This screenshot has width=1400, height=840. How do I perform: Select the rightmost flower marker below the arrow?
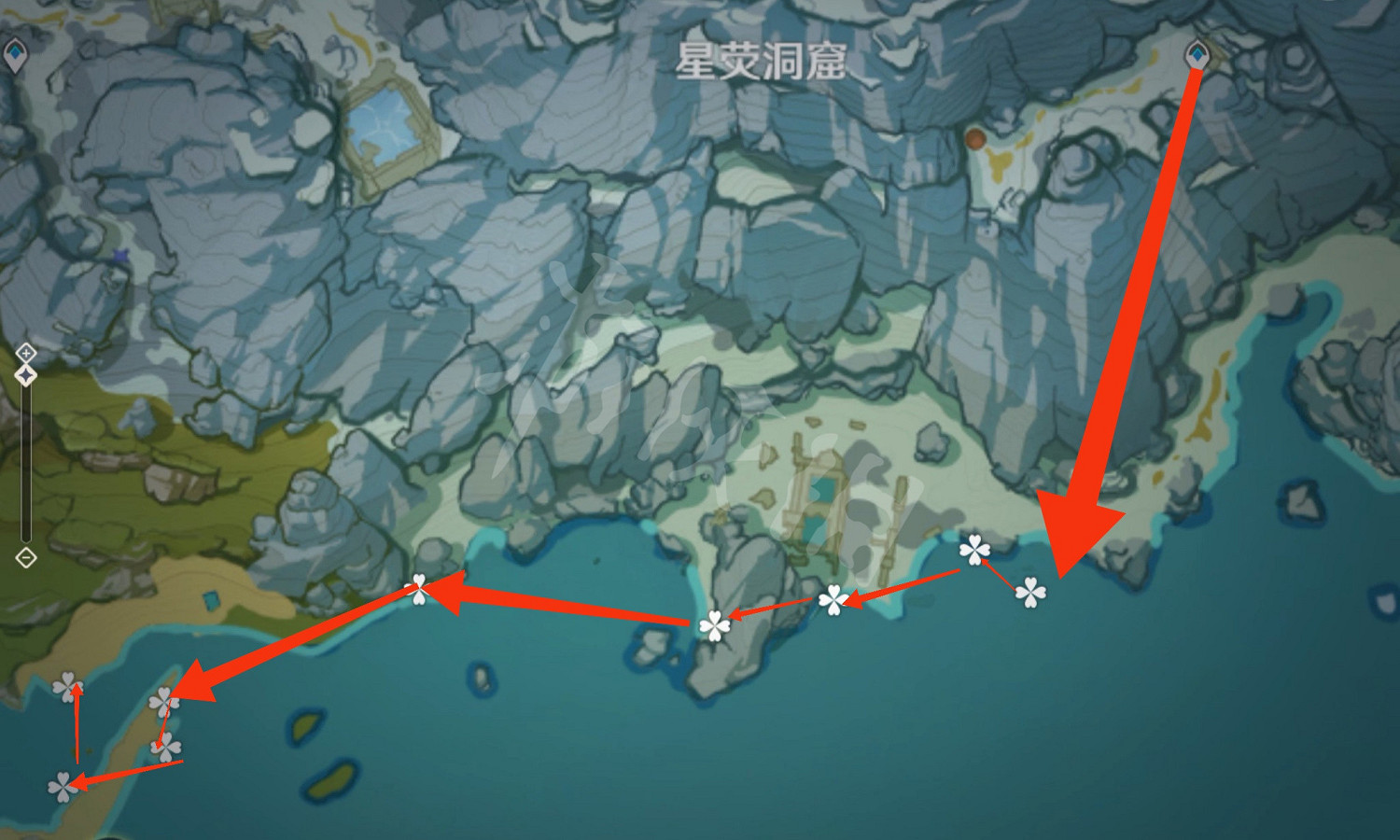tap(1029, 592)
